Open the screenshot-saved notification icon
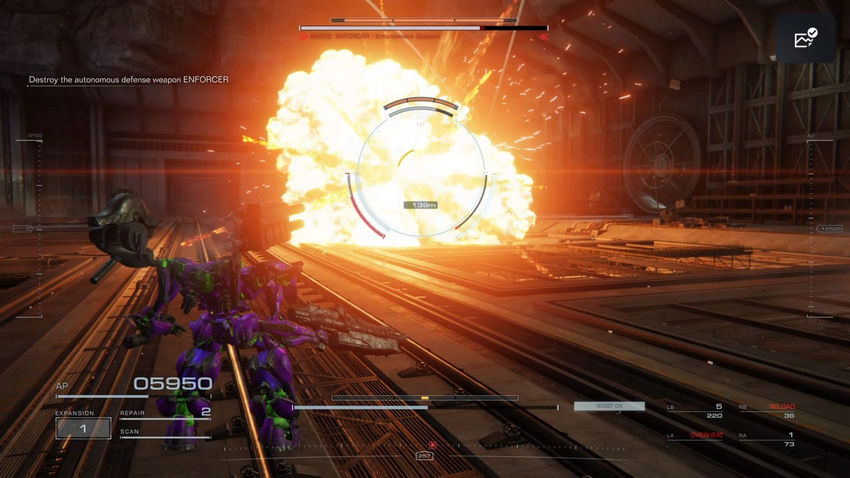The image size is (850, 478). pyautogui.click(x=805, y=39)
